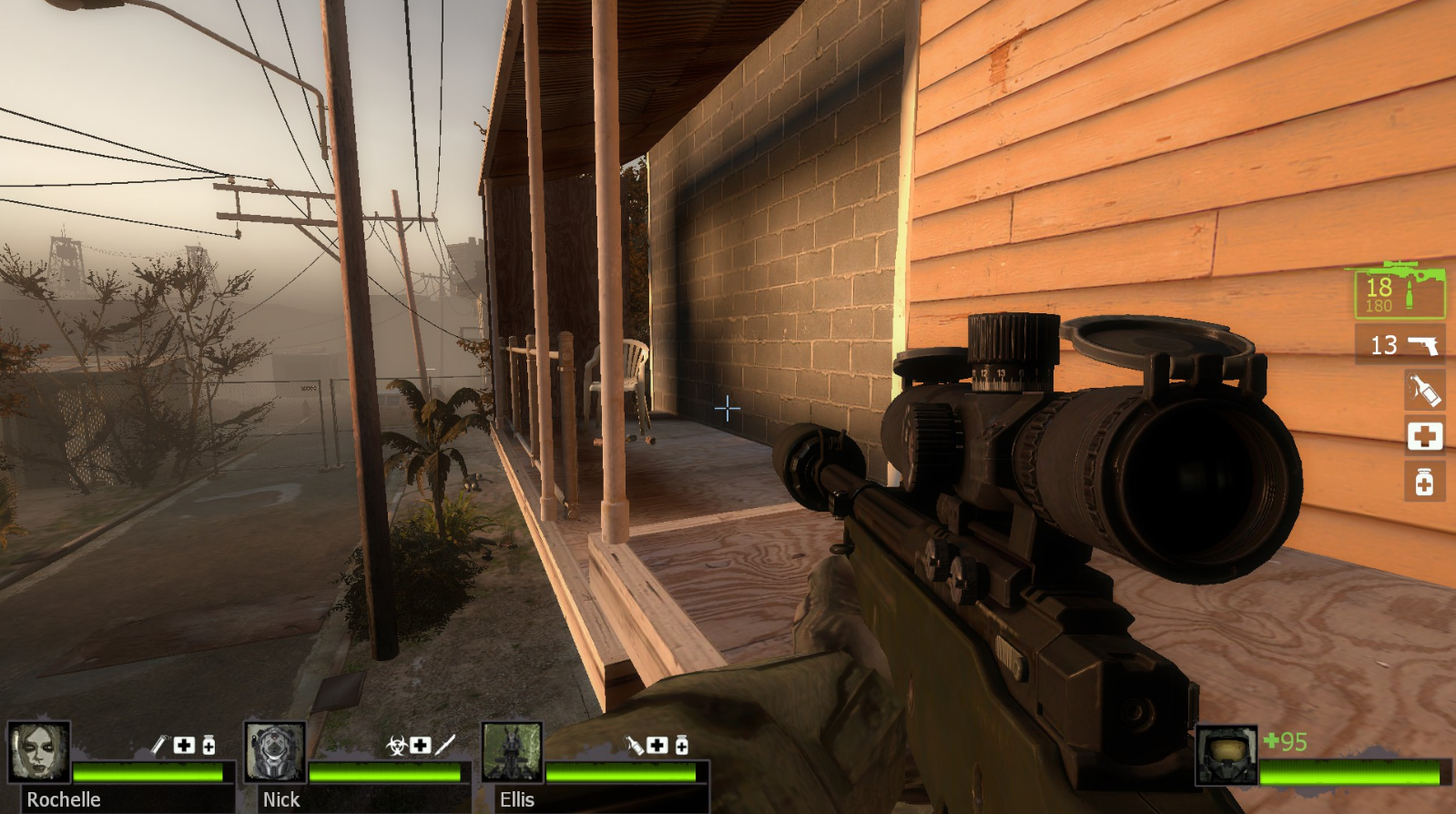This screenshot has width=1456, height=814.
Task: Switch to the pistol slot
Action: coord(1400,345)
